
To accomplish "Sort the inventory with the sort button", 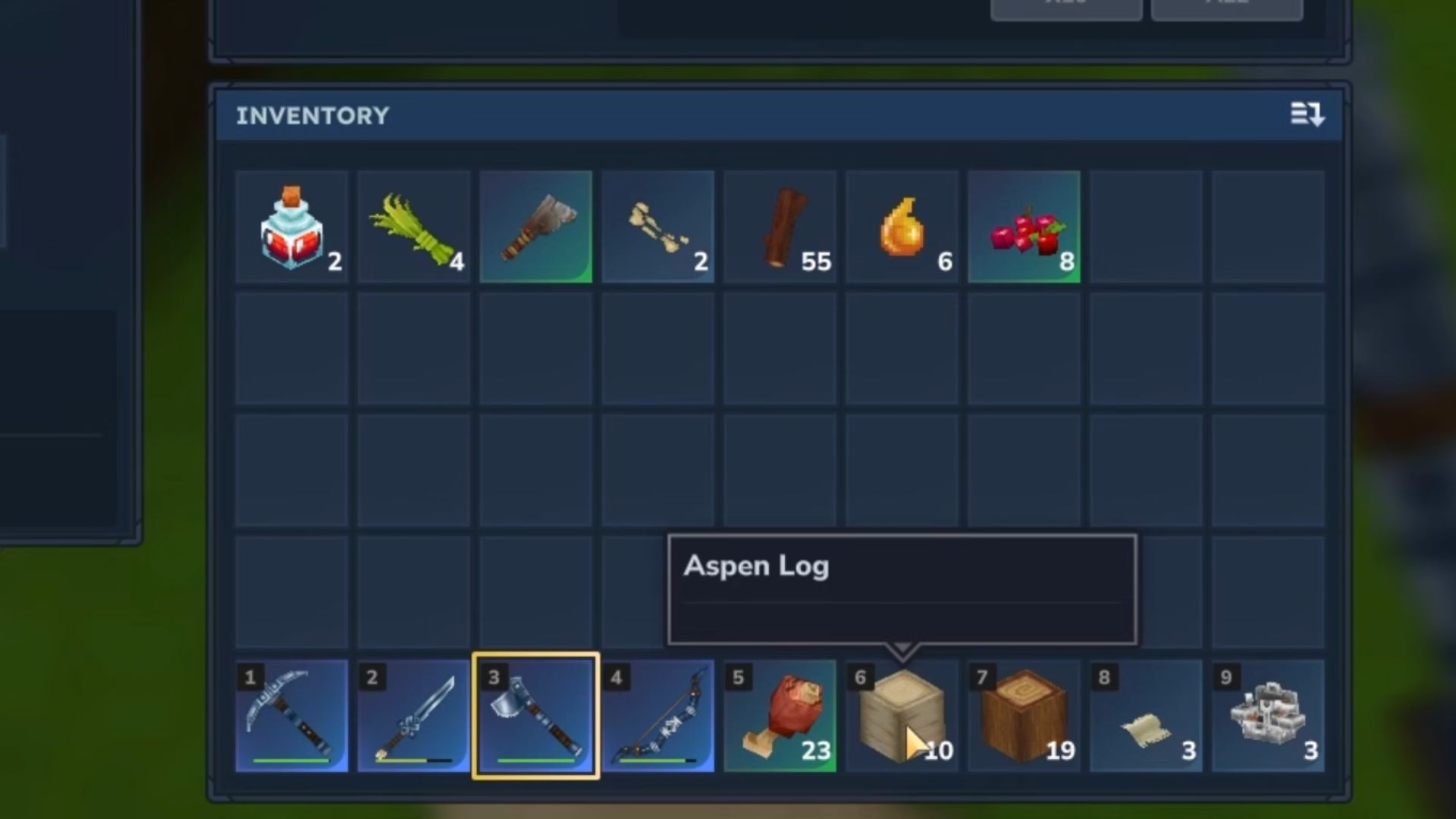I will click(x=1307, y=115).
